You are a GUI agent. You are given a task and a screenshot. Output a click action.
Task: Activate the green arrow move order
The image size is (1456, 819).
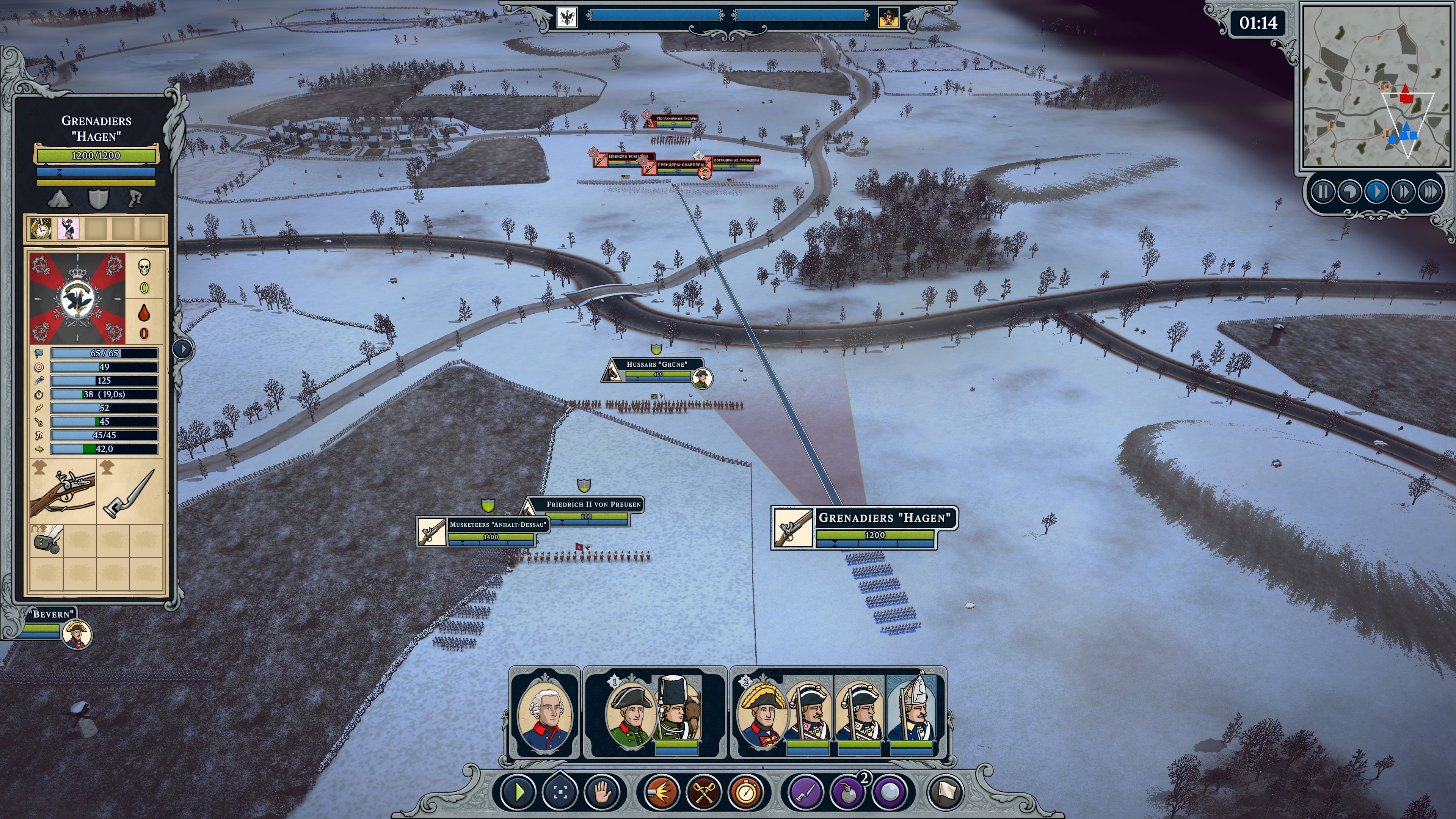[x=518, y=792]
